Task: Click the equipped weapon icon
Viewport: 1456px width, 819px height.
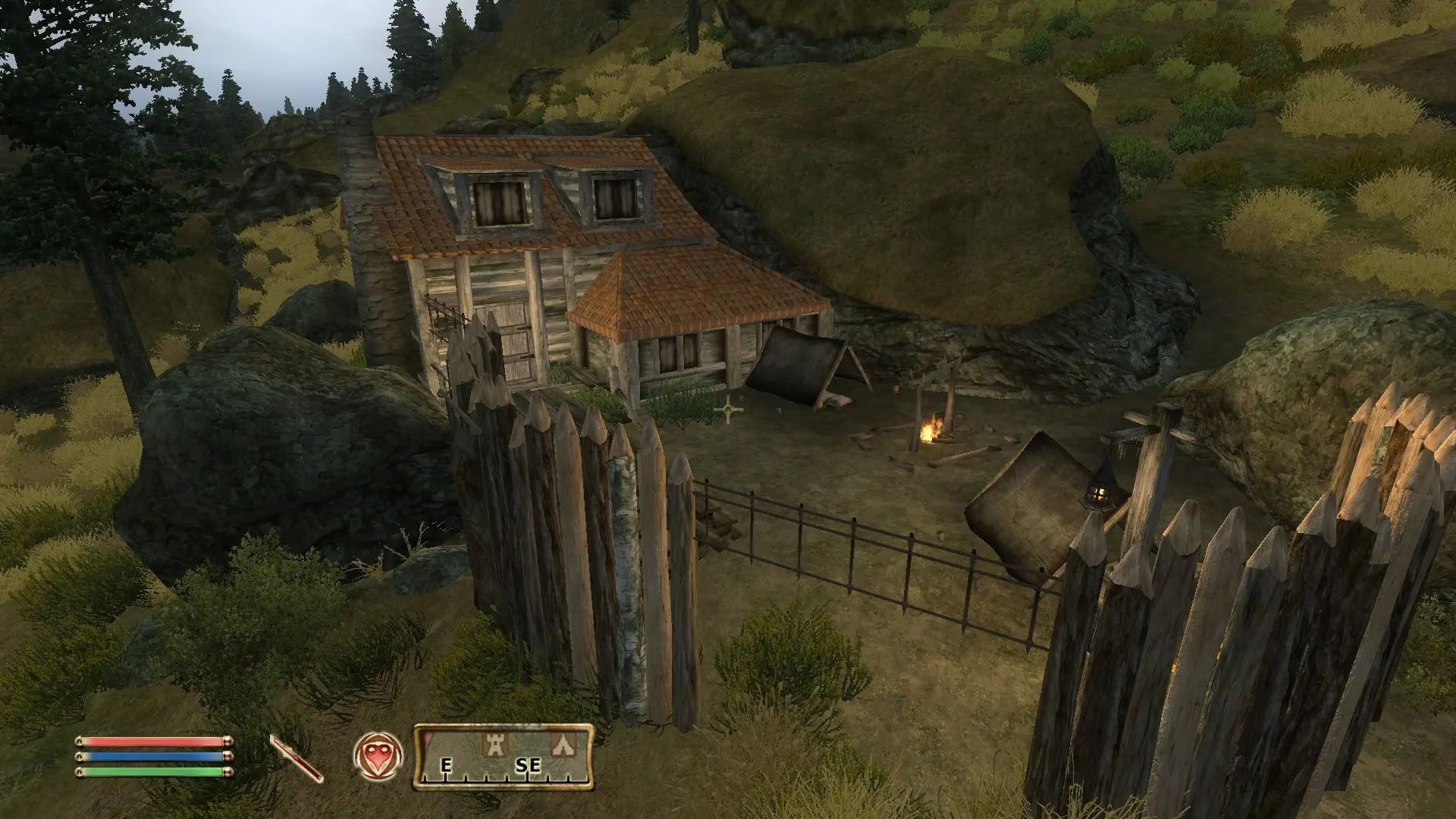Action: click(x=297, y=757)
